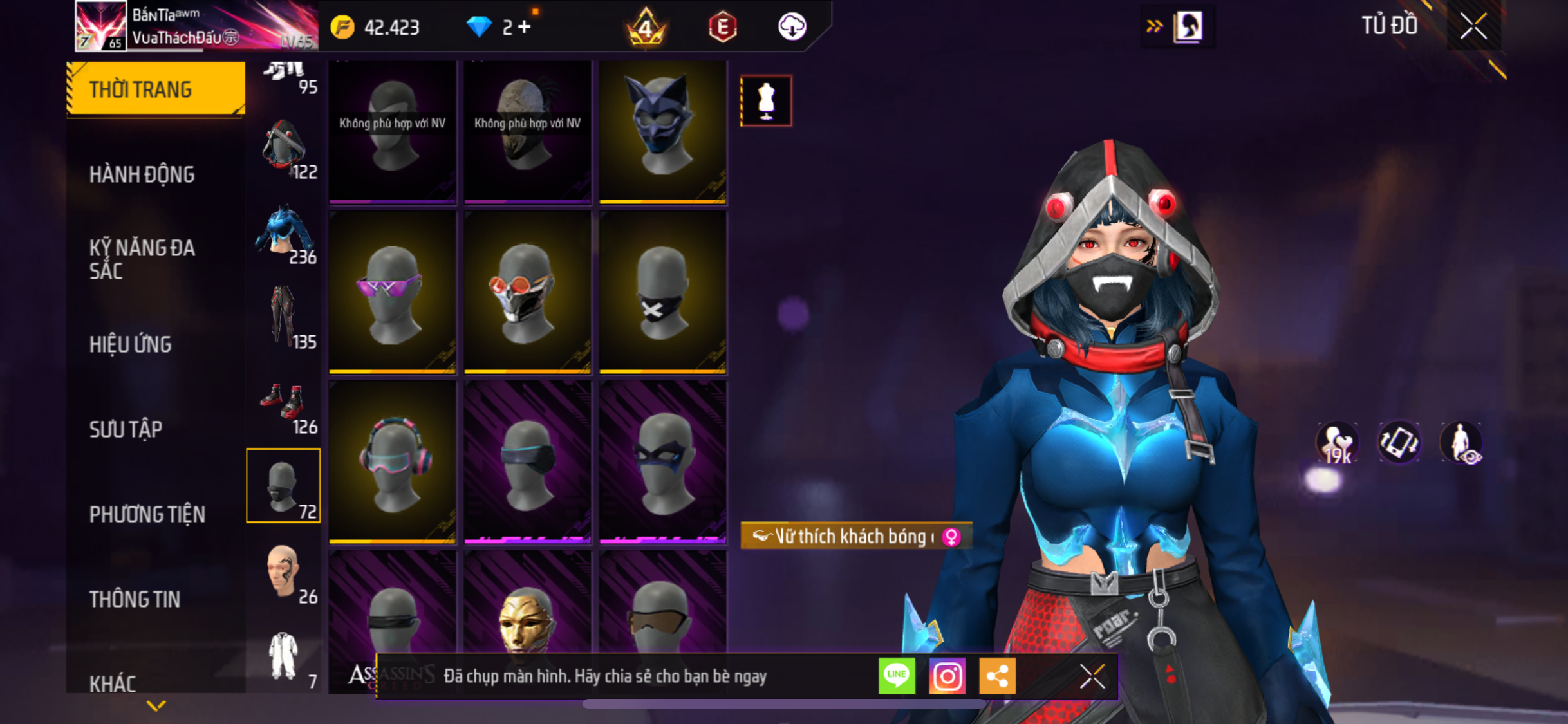Switch to Kỹ Năng Đa Sắc
1568x724 pixels.
point(142,259)
